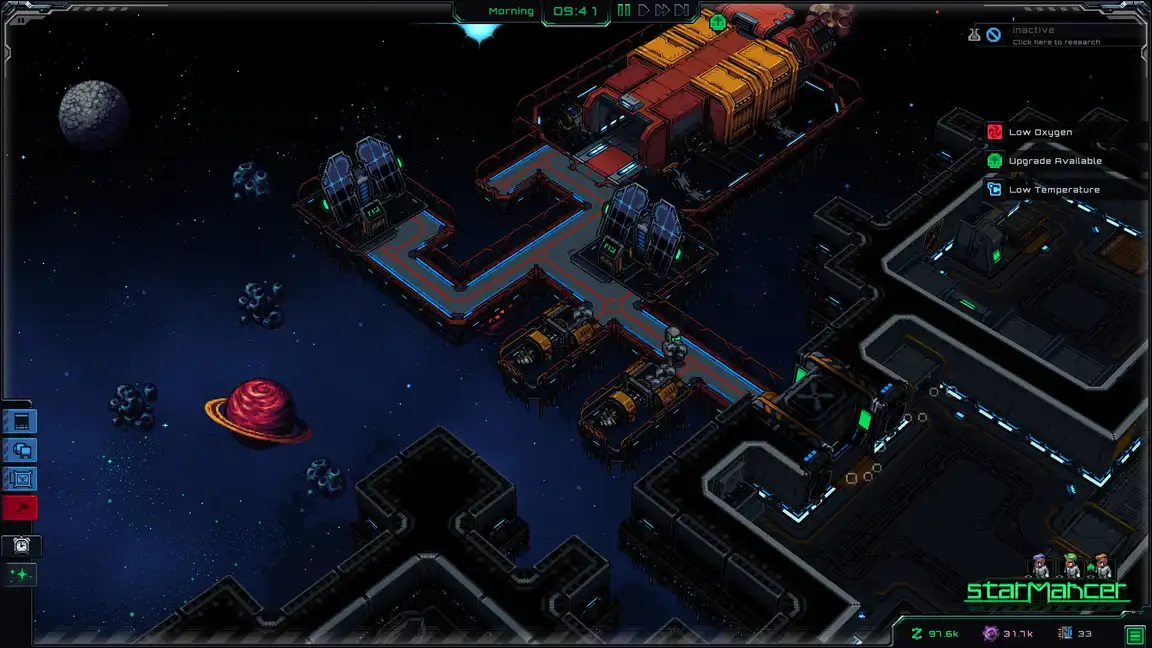Click the top blue window-panel toolbar button
The width and height of the screenshot is (1152, 648).
tap(21, 421)
